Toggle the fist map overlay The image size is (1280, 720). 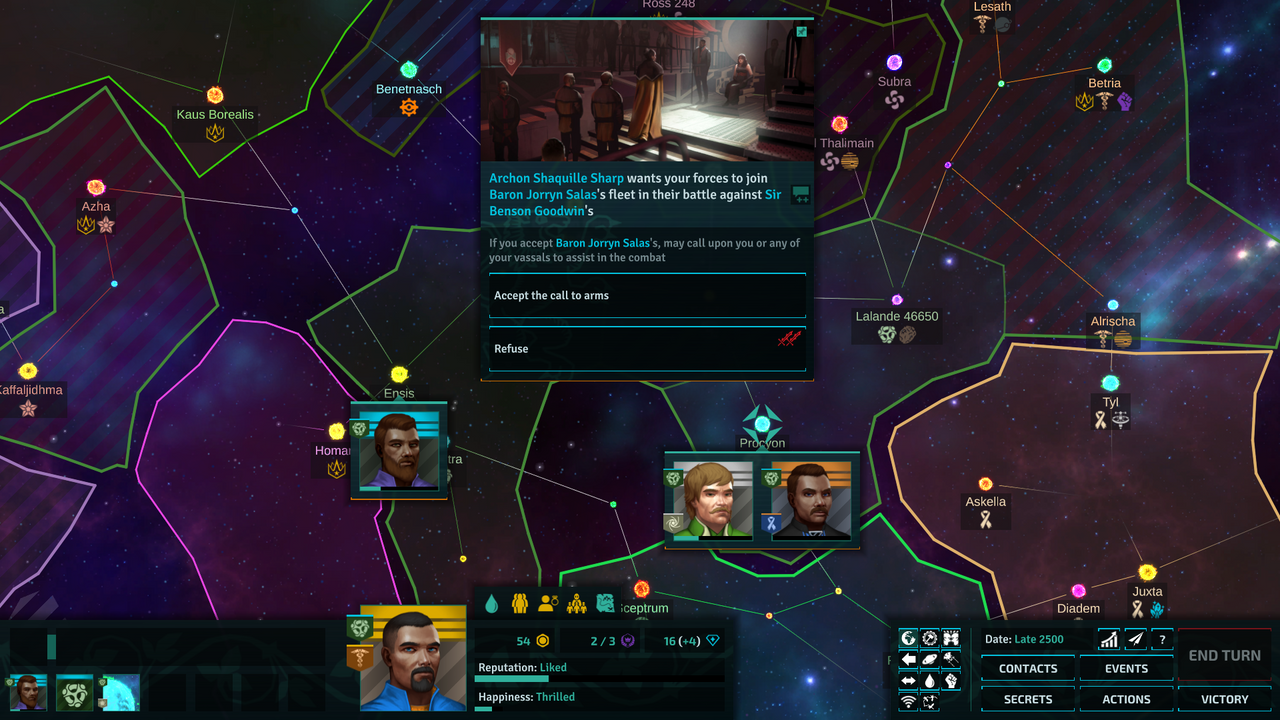pos(951,681)
